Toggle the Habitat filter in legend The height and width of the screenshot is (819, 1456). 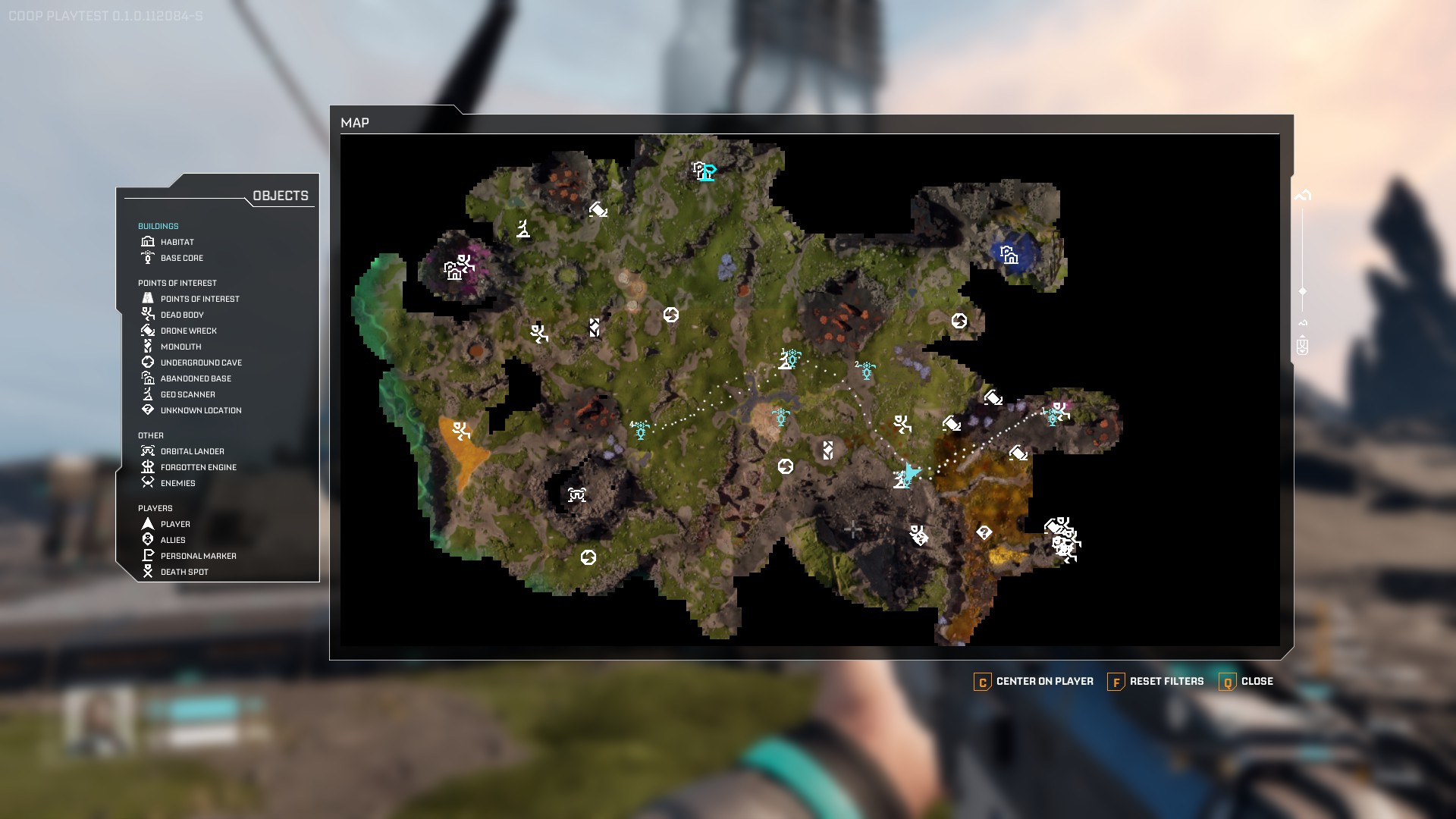[177, 242]
